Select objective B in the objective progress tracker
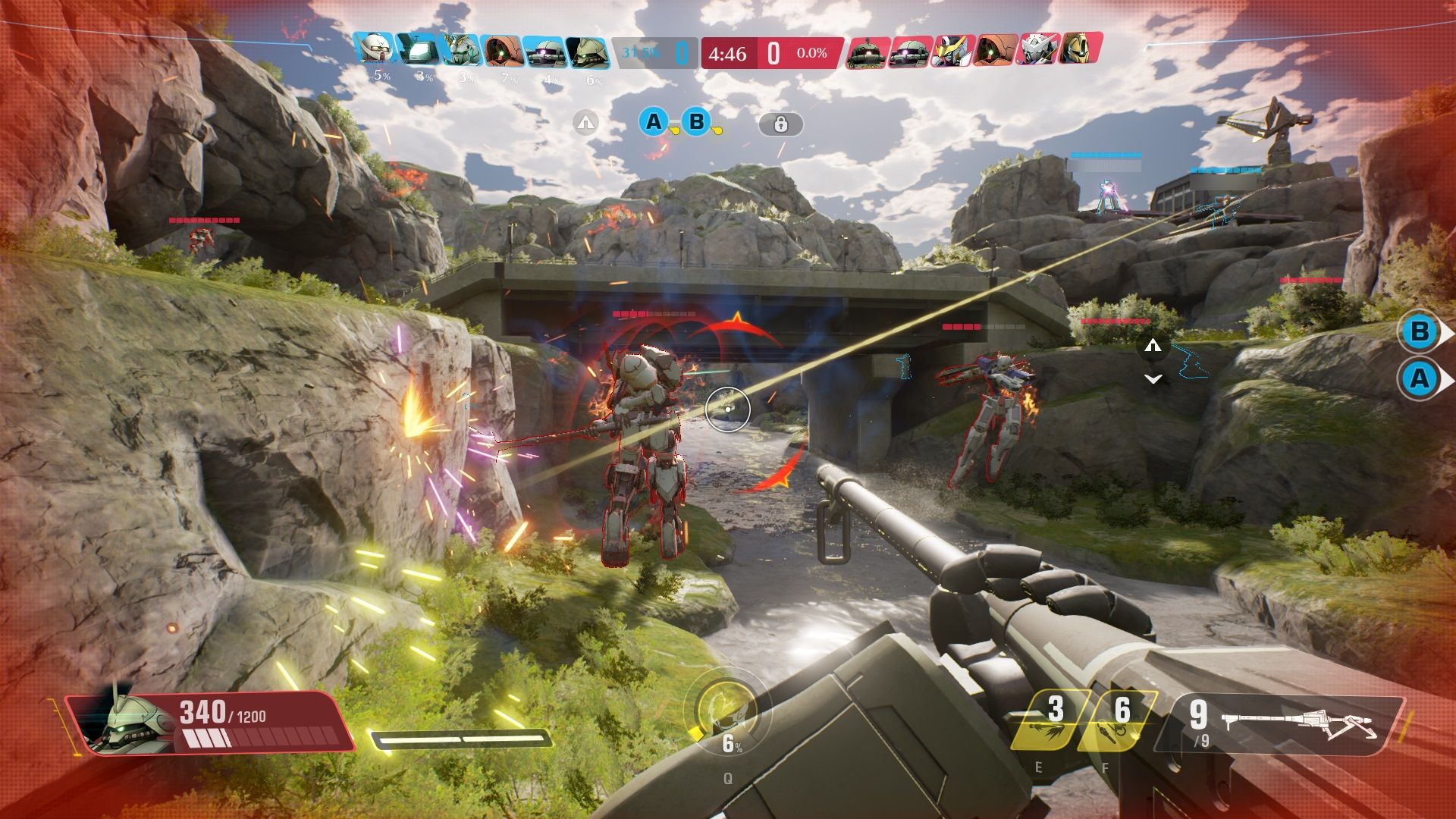 (x=697, y=122)
